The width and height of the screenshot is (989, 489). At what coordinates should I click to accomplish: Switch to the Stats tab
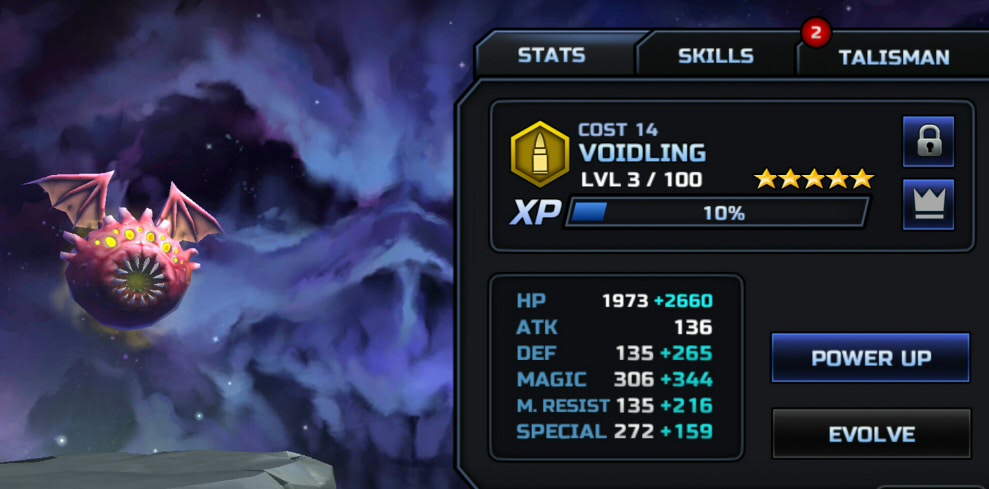(552, 55)
